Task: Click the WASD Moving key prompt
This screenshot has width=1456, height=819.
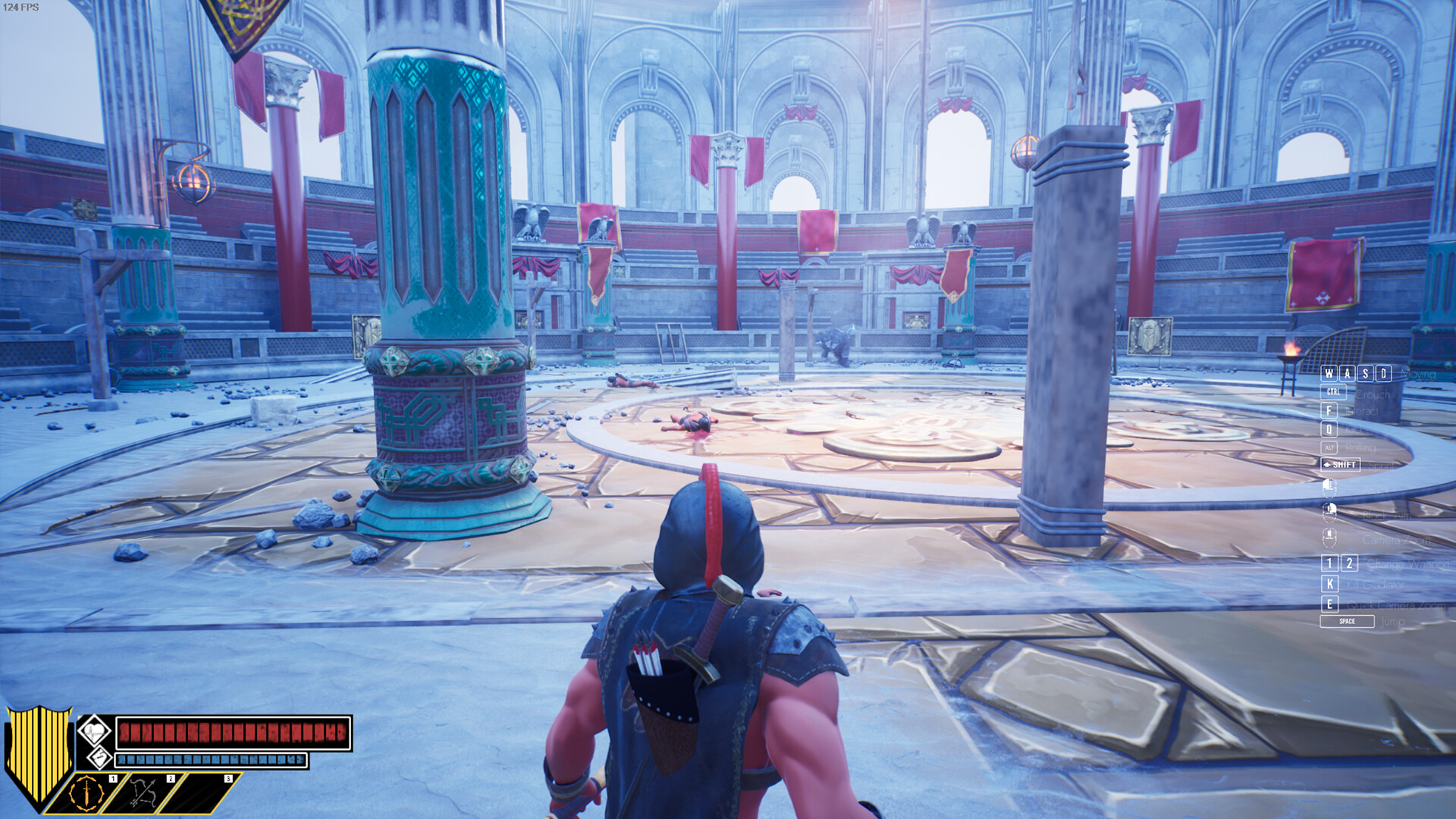Action: 1357,374
